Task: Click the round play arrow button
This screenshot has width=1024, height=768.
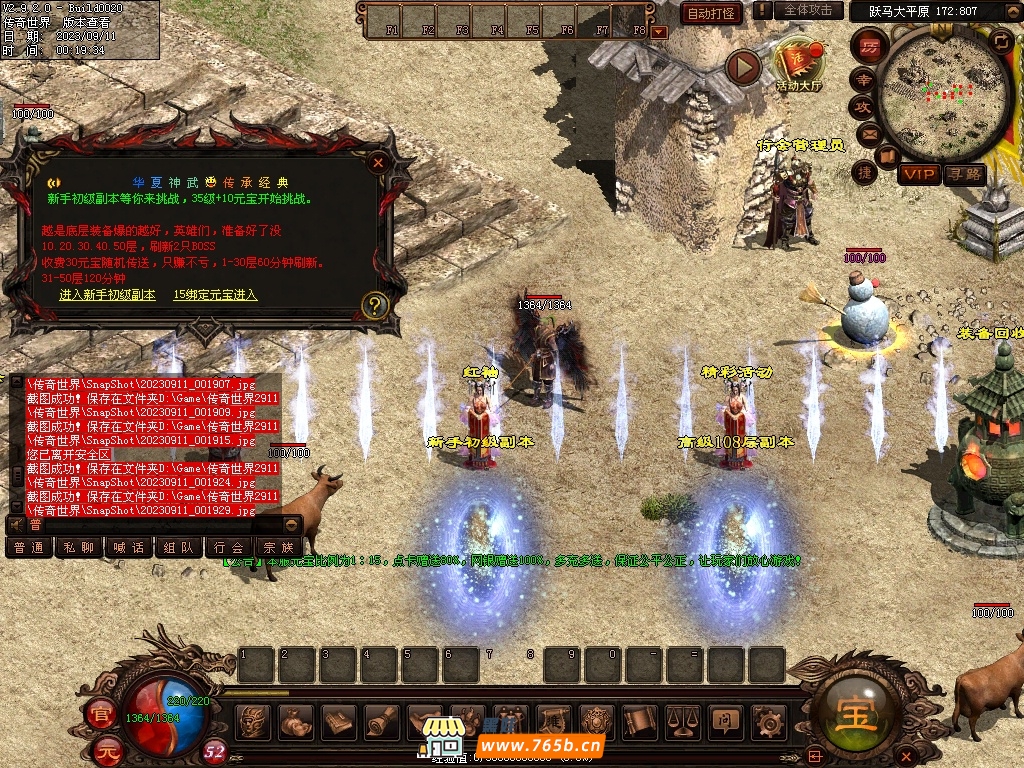Action: pyautogui.click(x=743, y=67)
